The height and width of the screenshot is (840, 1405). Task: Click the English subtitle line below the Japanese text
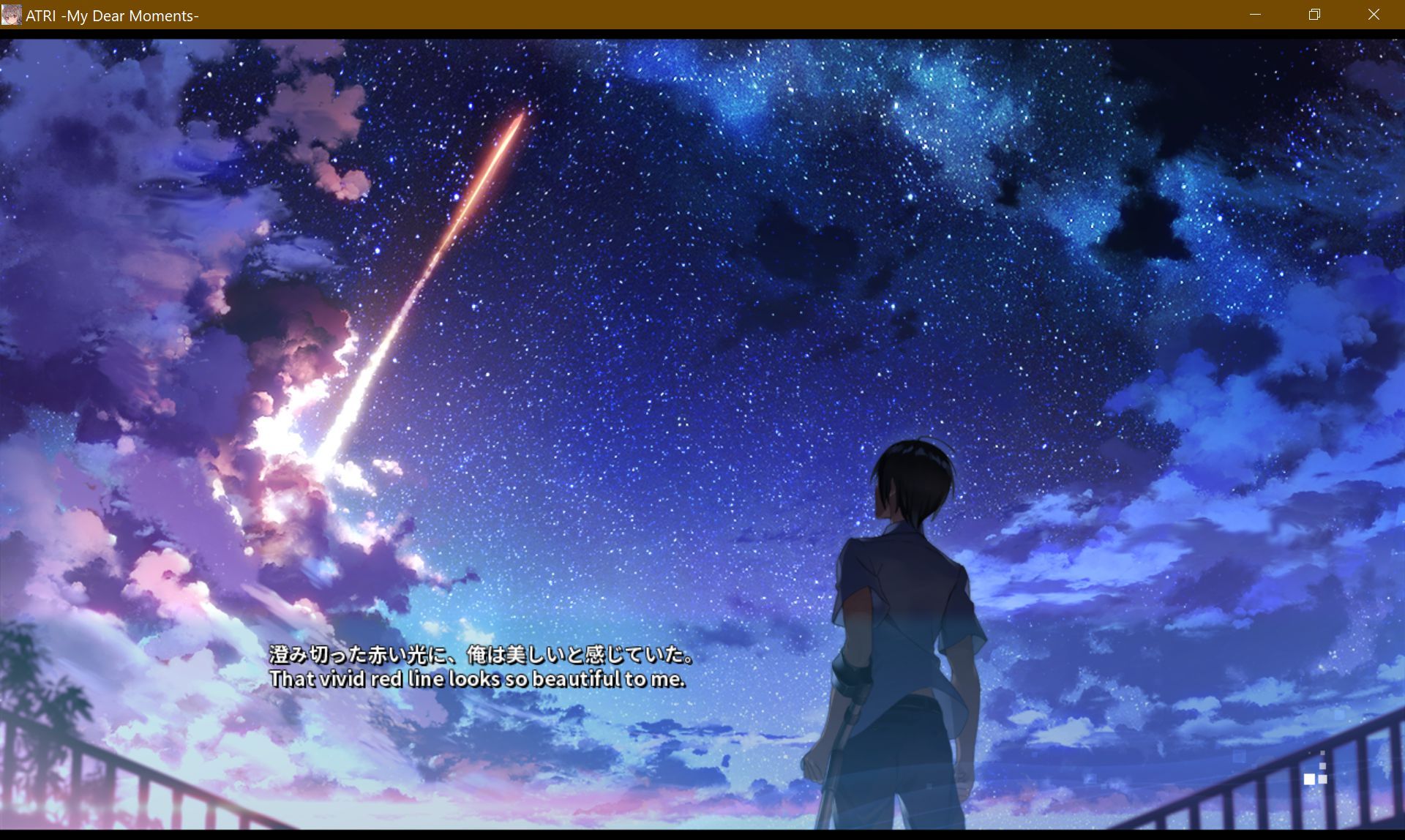click(x=479, y=679)
